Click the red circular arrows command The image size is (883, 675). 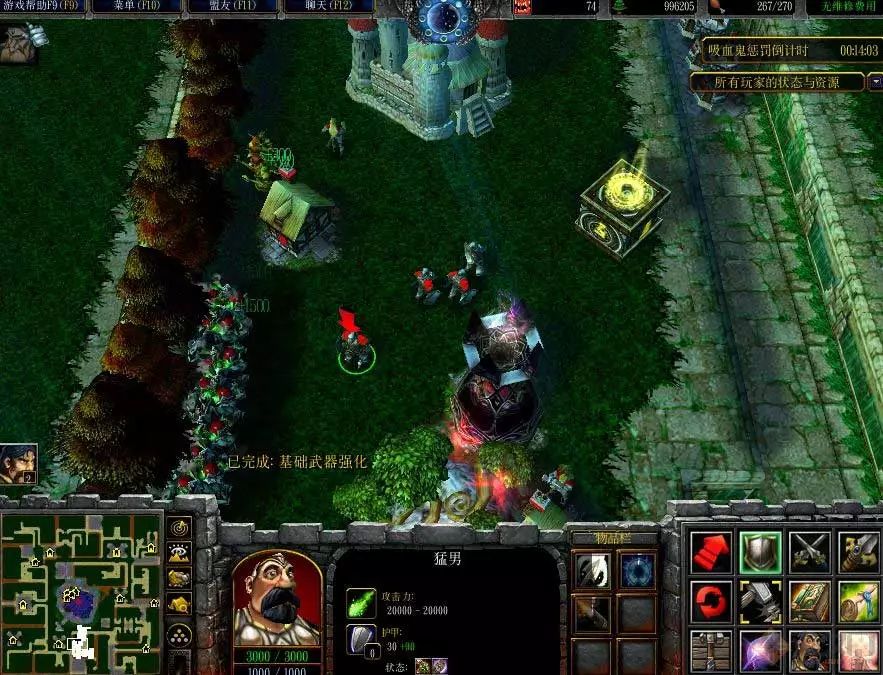711,601
